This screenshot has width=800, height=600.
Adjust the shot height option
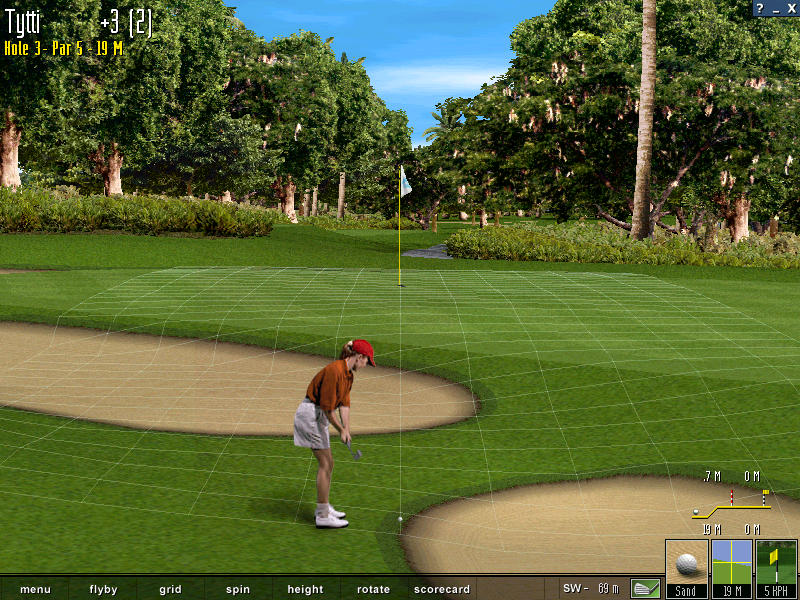[x=305, y=589]
